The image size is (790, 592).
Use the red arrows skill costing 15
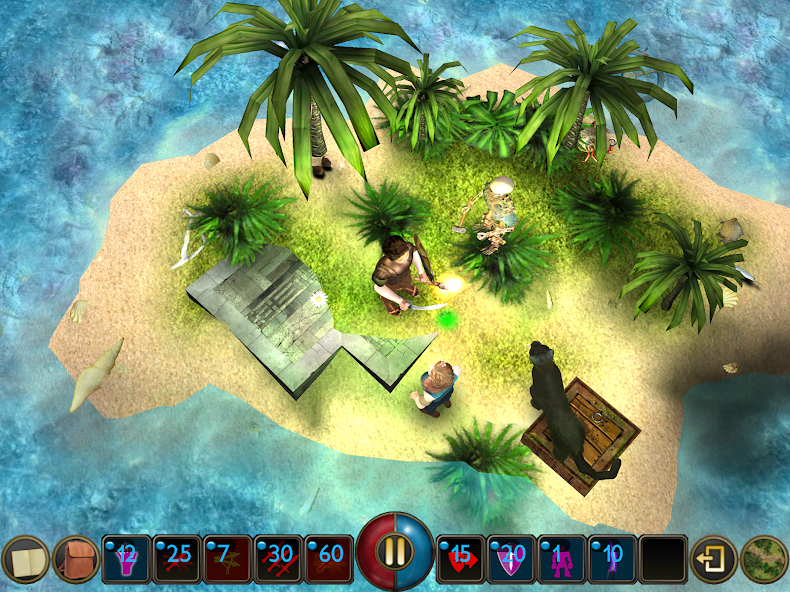pyautogui.click(x=462, y=560)
